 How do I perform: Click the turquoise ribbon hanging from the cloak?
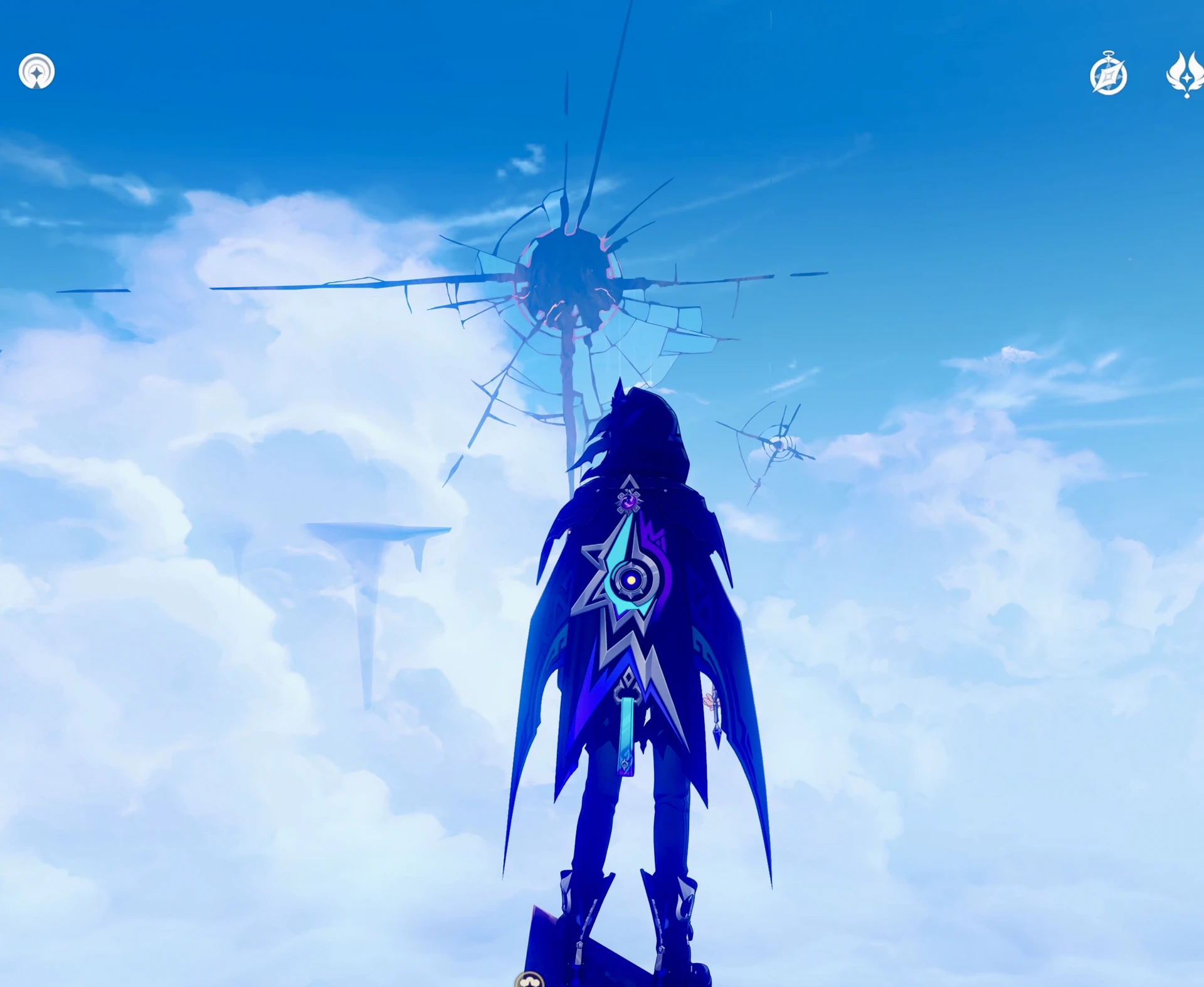627,734
